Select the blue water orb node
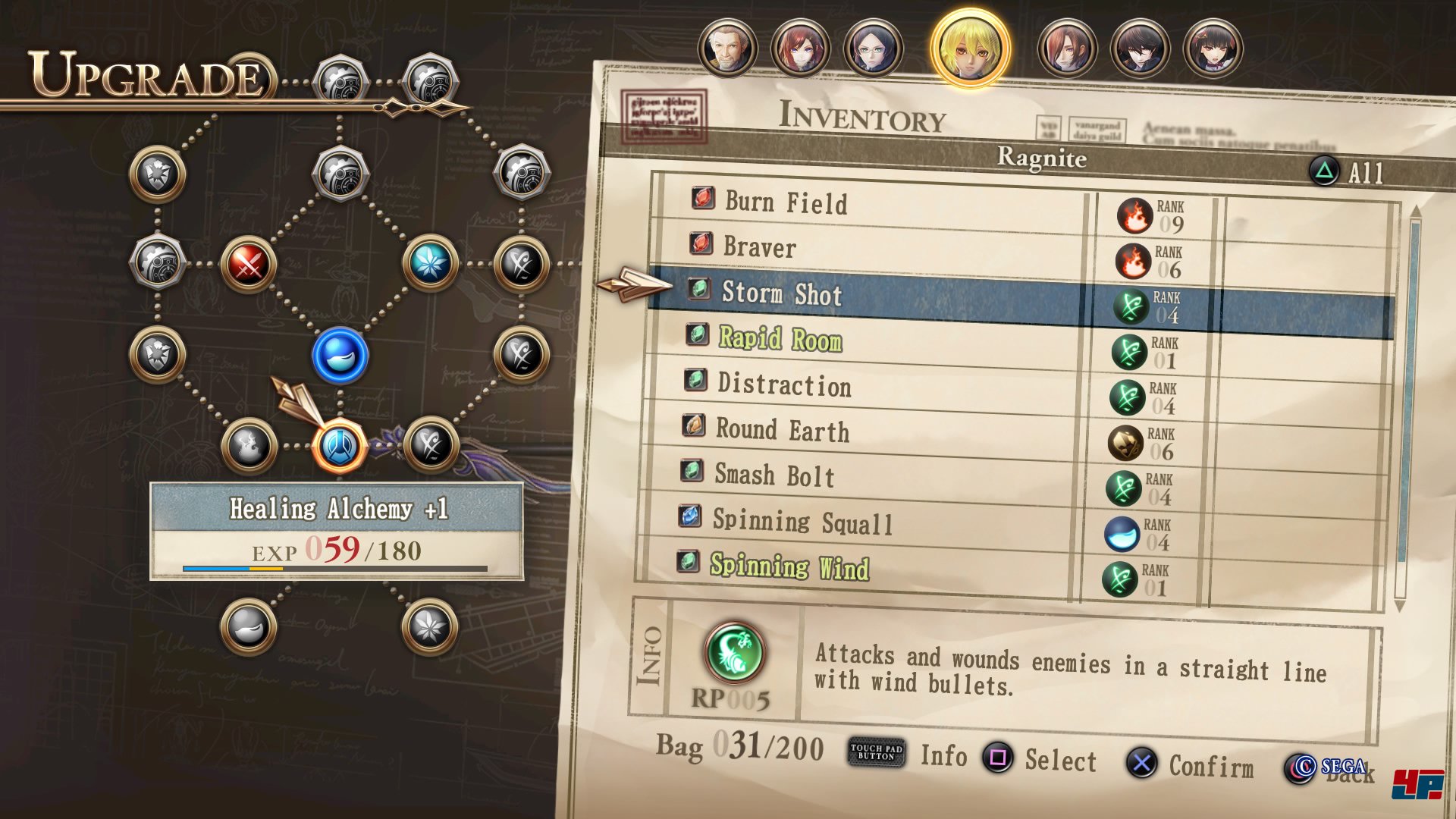Viewport: 1456px width, 819px height. click(340, 356)
